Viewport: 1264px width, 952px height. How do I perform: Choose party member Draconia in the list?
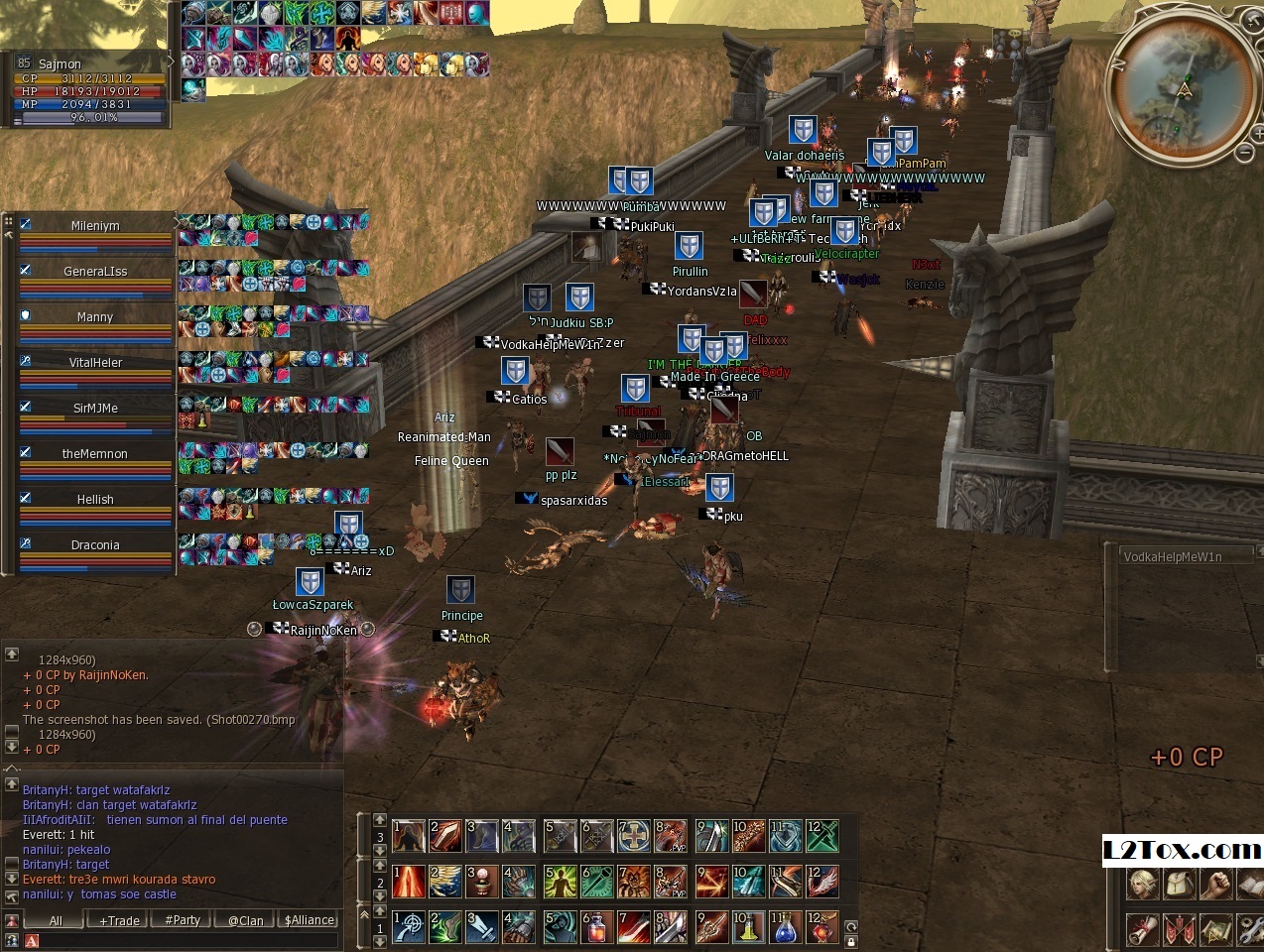tap(95, 545)
